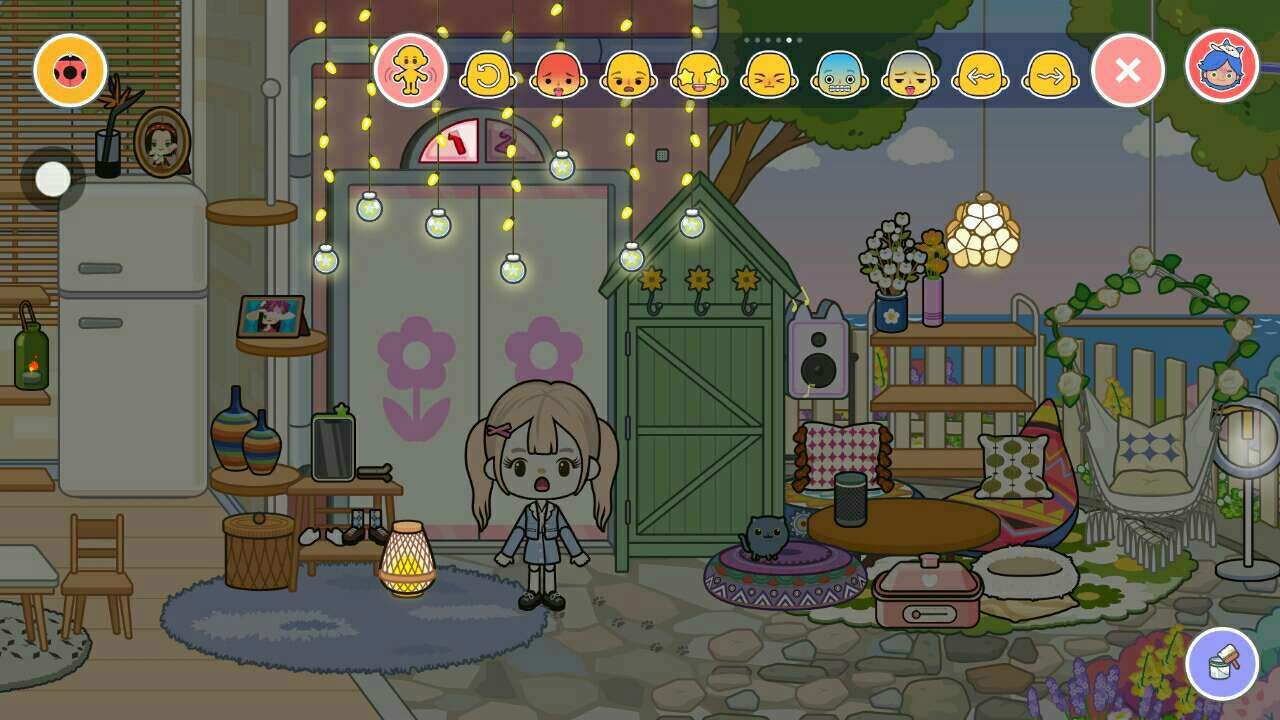
Task: Apply the blue frozen chattering-teeth face
Action: pos(839,74)
